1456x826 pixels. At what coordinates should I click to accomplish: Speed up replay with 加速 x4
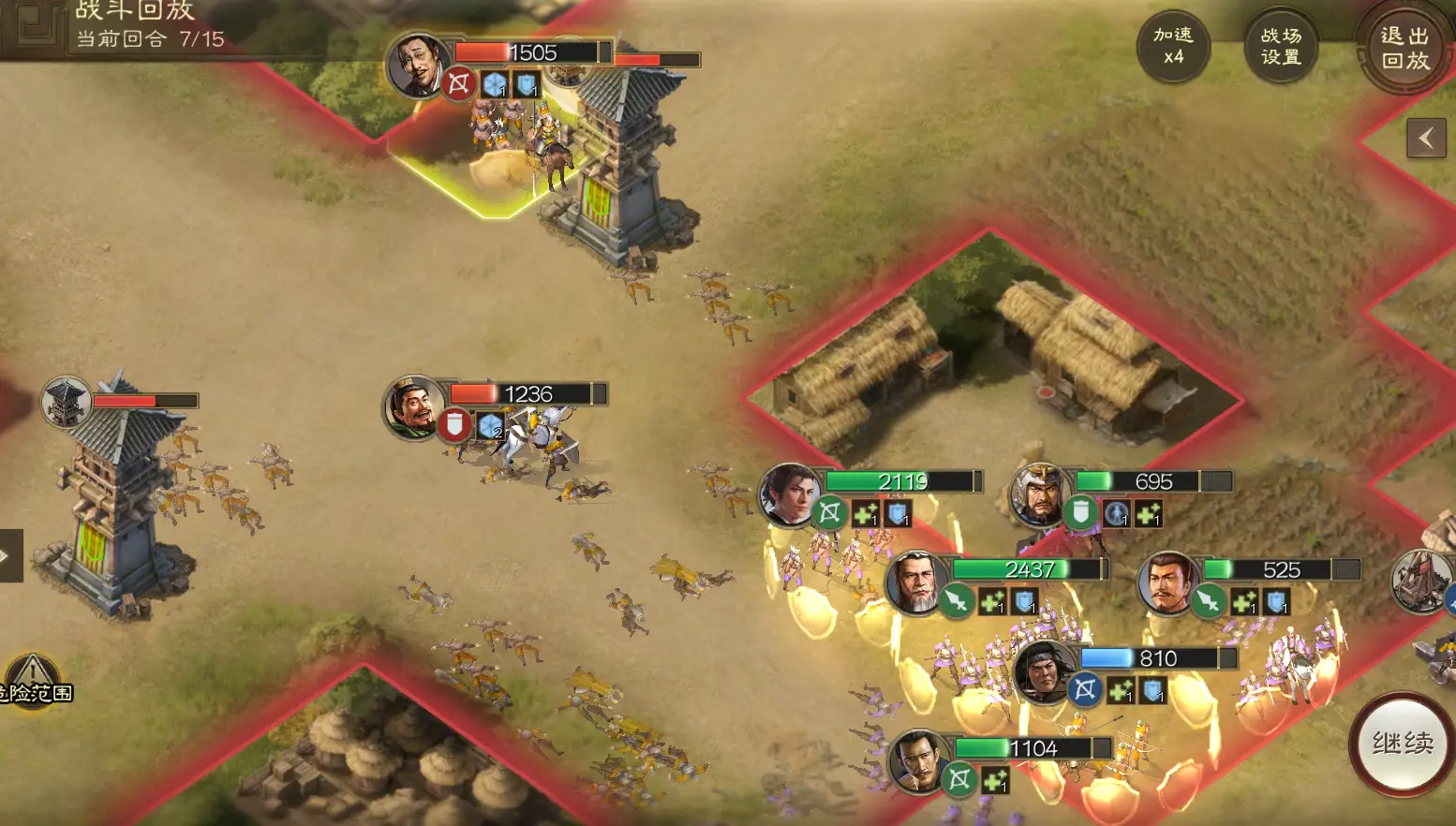(x=1173, y=46)
